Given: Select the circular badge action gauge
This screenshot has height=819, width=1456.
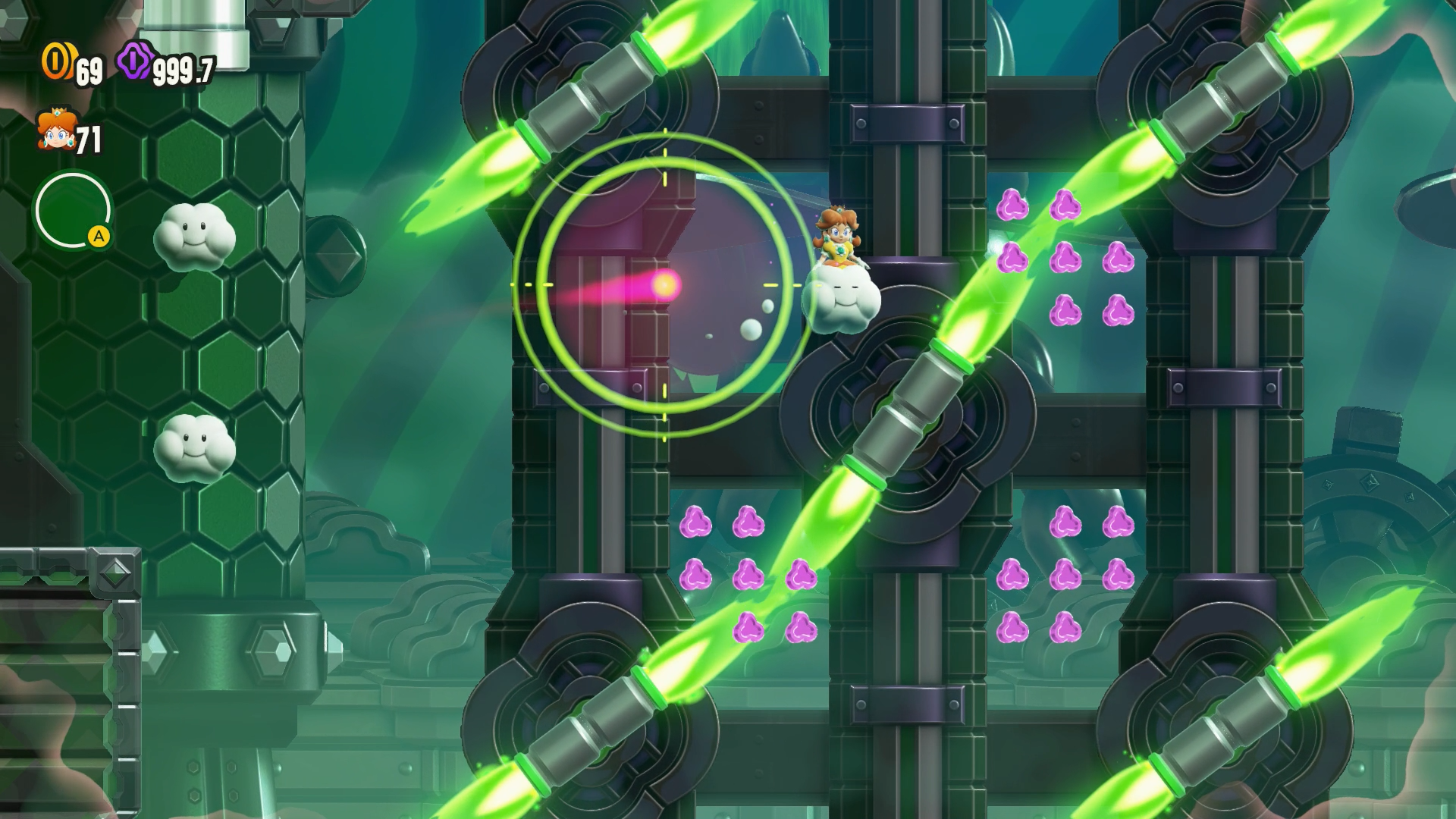Looking at the screenshot, I should (x=73, y=212).
